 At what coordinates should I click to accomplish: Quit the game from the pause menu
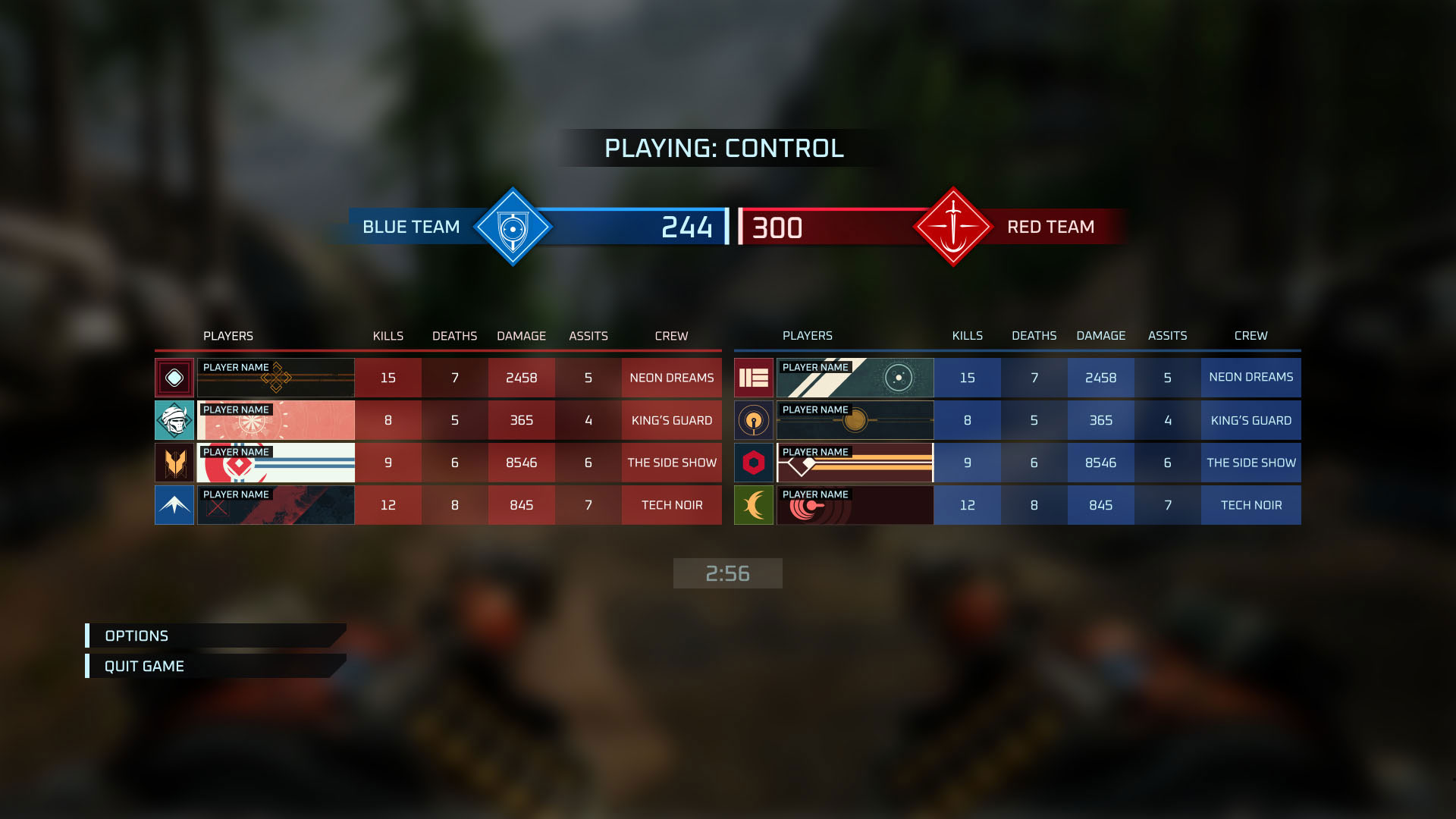[144, 666]
